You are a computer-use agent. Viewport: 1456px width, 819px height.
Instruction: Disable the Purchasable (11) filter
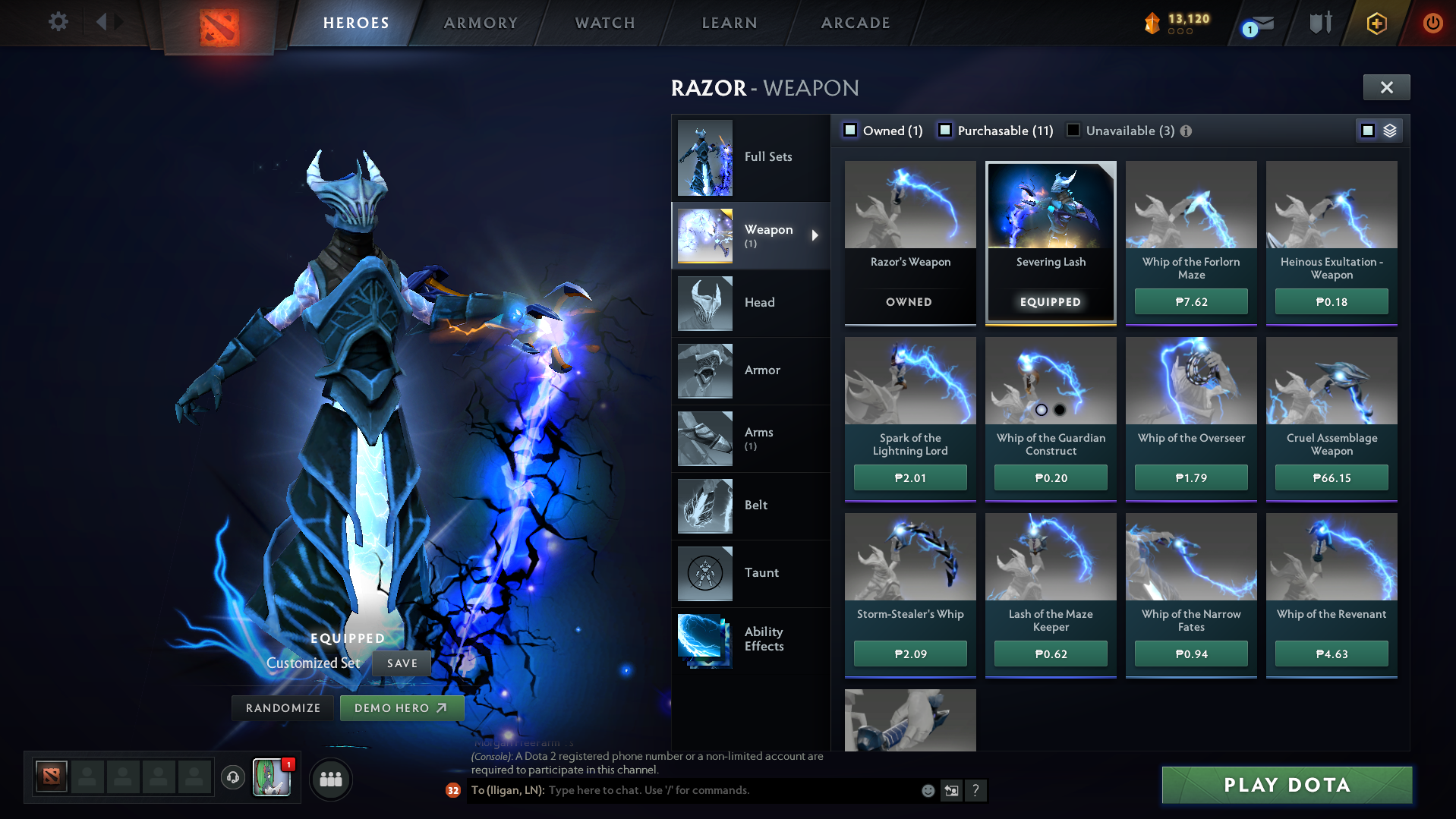click(945, 131)
